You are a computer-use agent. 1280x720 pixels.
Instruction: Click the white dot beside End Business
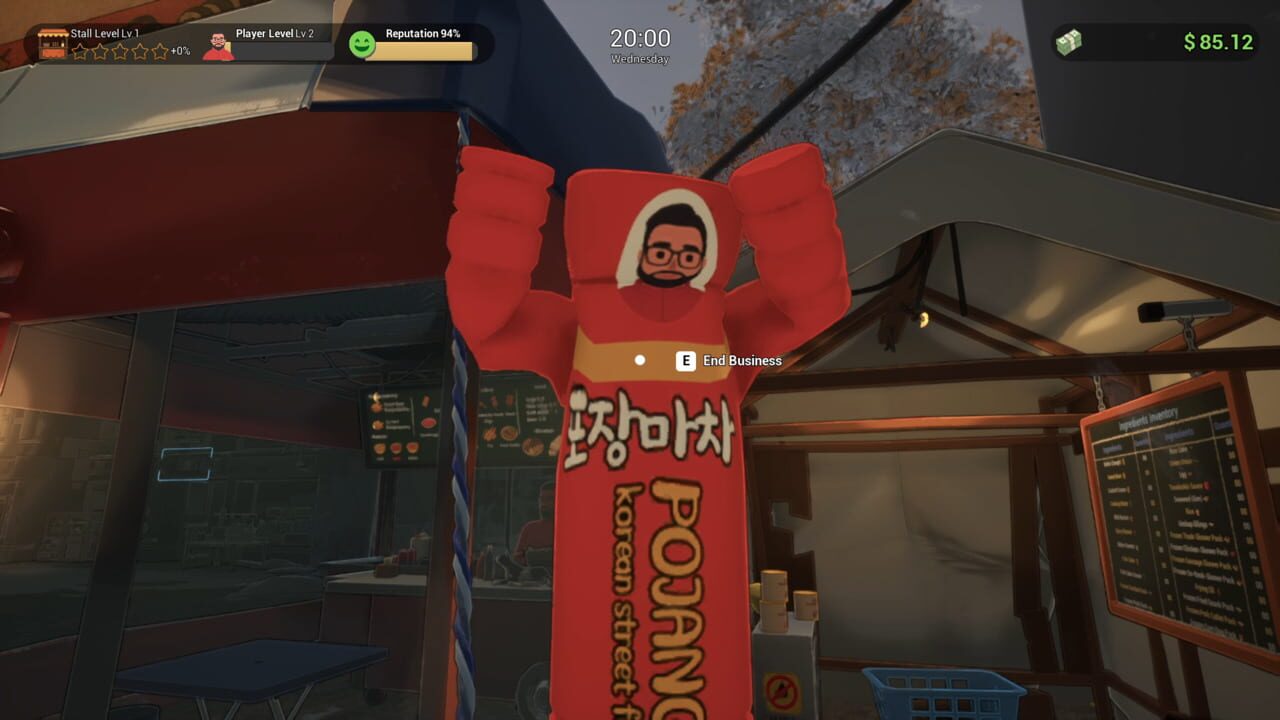[x=639, y=360]
